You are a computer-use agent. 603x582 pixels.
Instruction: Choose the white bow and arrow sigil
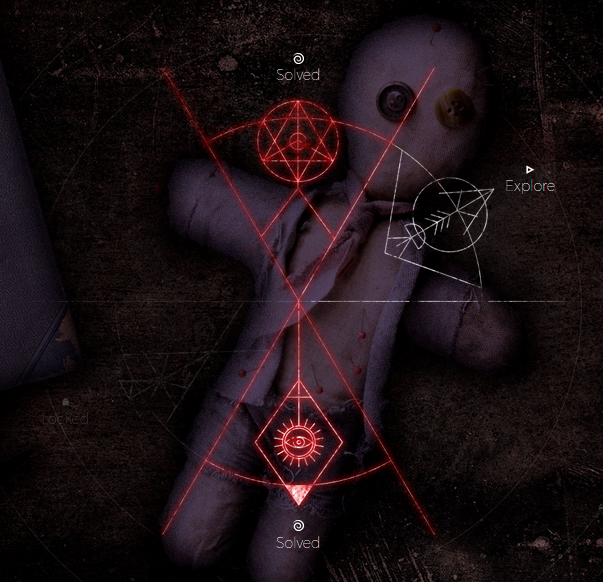[446, 219]
